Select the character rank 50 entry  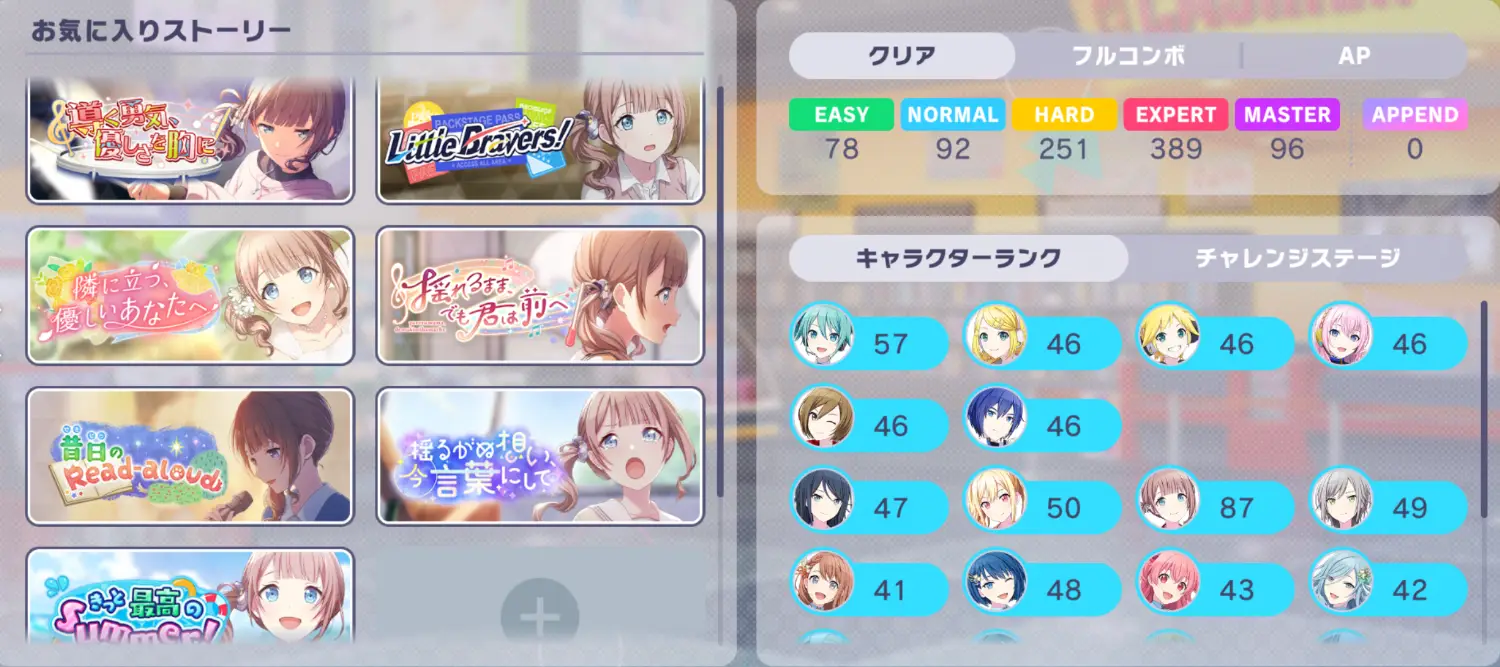[1042, 508]
